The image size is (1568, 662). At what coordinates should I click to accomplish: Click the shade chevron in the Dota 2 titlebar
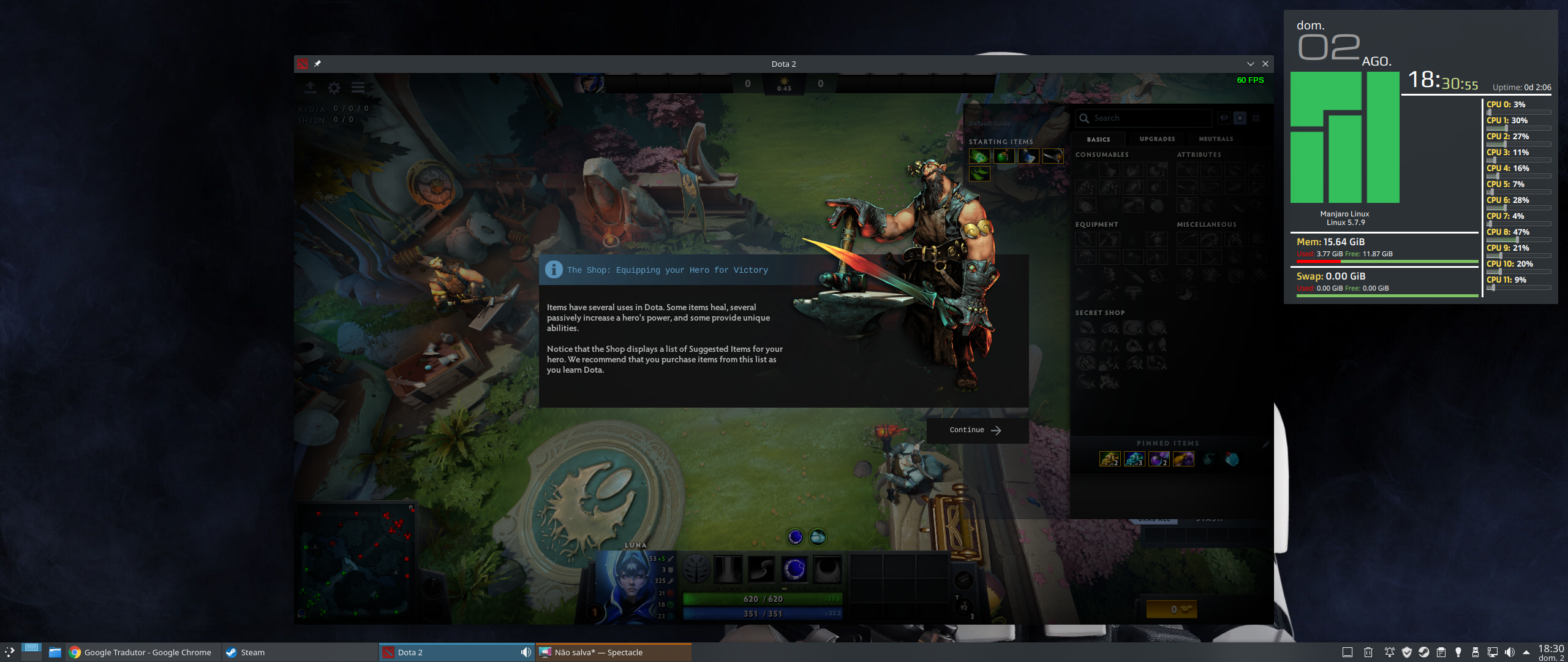1251,64
